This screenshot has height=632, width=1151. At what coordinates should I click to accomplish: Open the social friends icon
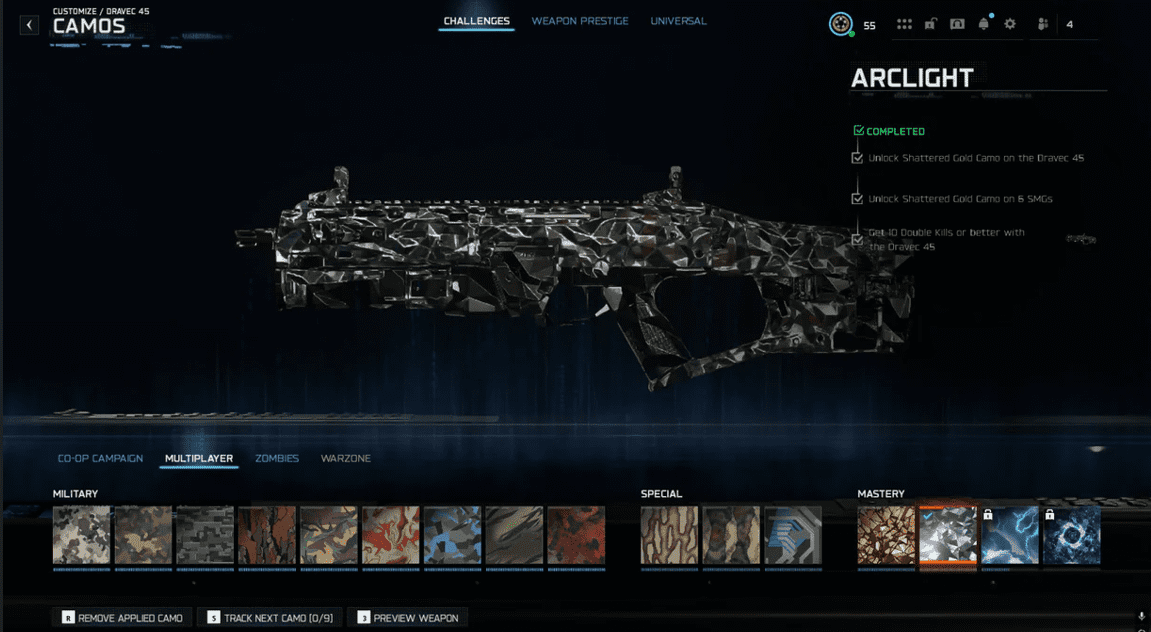pos(1043,25)
